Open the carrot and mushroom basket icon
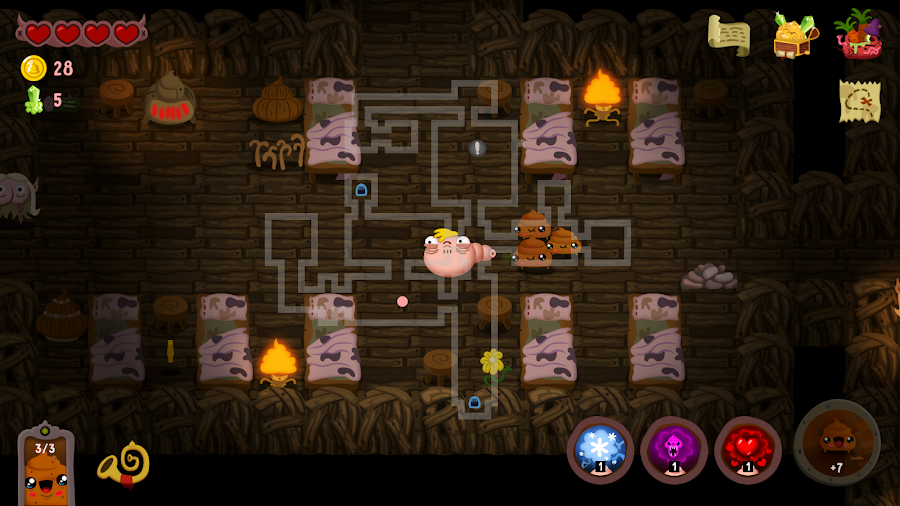This screenshot has width=900, height=506. pyautogui.click(x=858, y=35)
